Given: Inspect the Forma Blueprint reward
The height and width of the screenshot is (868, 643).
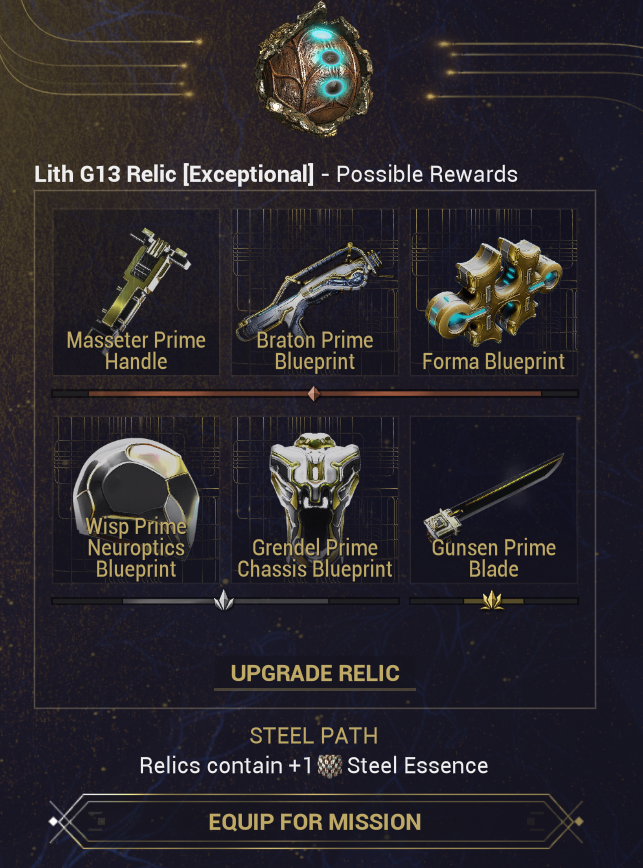Looking at the screenshot, I should [x=494, y=292].
